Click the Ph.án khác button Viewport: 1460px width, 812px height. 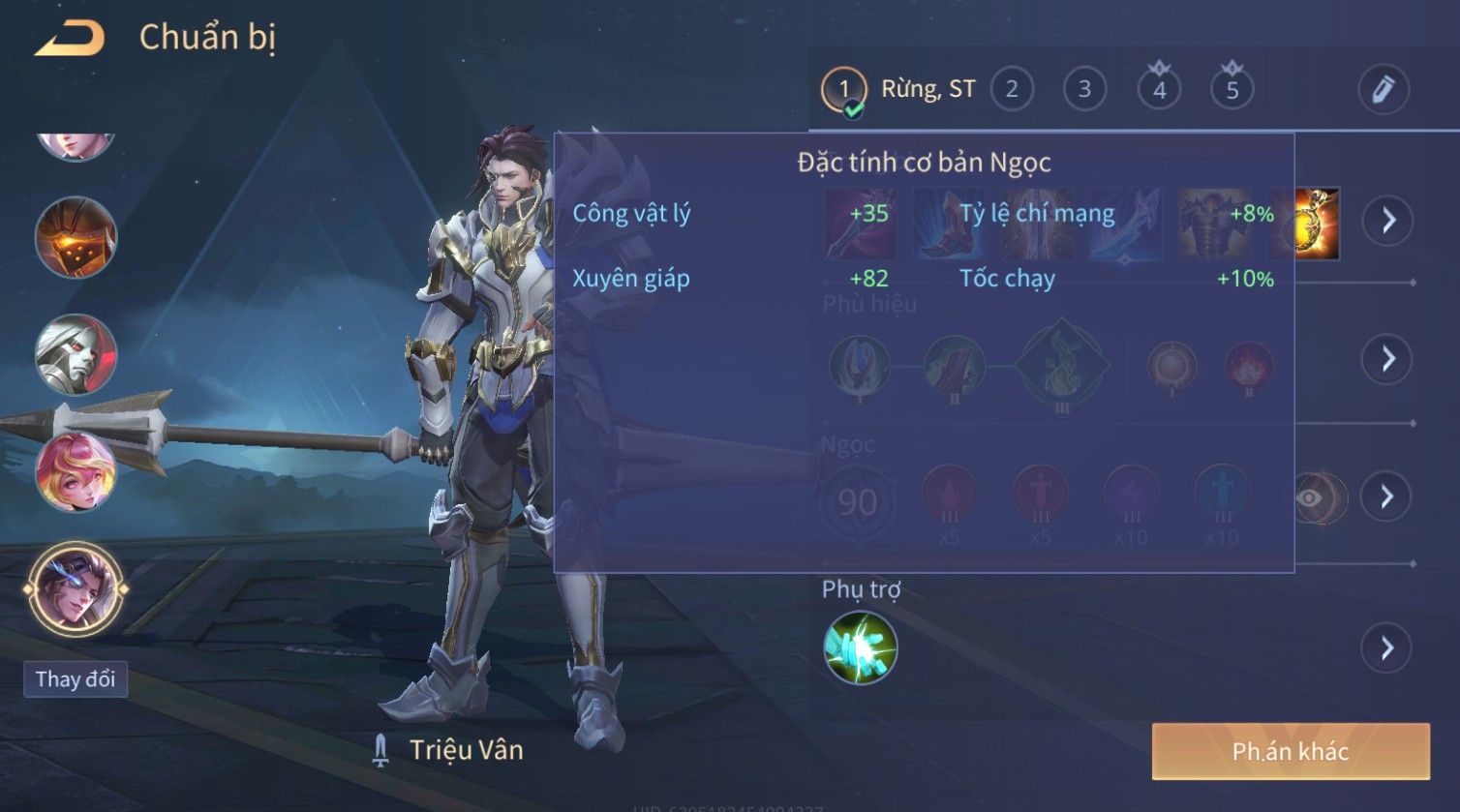1290,751
